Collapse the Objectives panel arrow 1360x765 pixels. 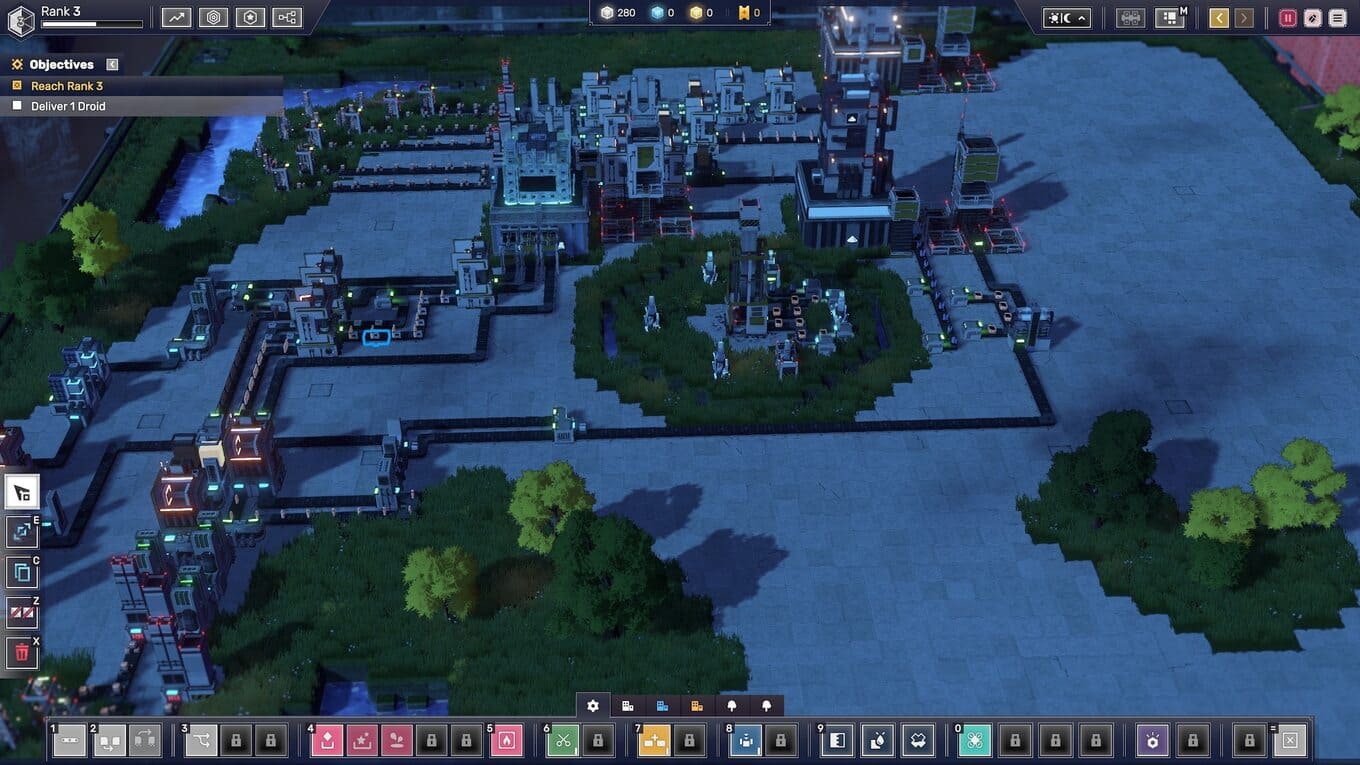(112, 64)
